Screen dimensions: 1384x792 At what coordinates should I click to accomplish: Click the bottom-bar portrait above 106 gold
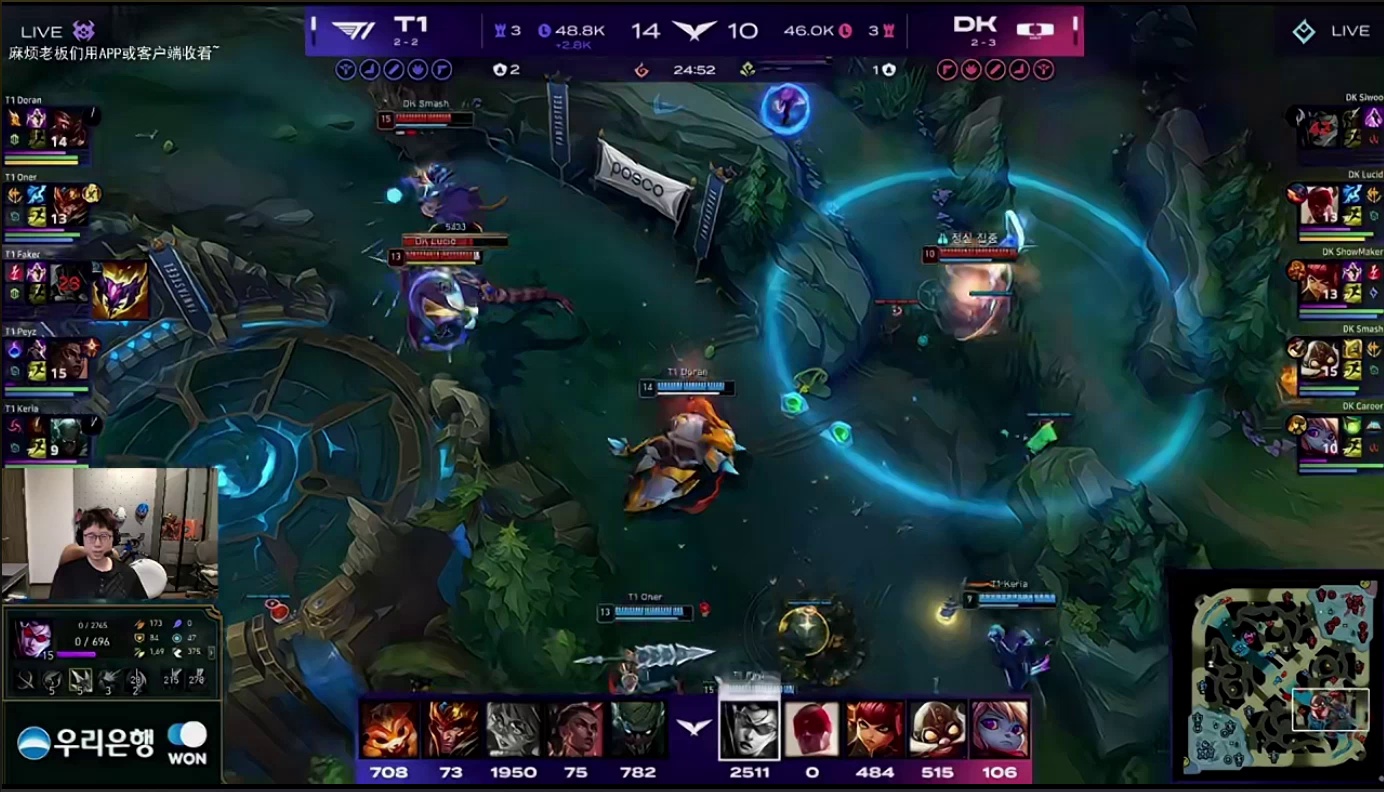point(999,730)
